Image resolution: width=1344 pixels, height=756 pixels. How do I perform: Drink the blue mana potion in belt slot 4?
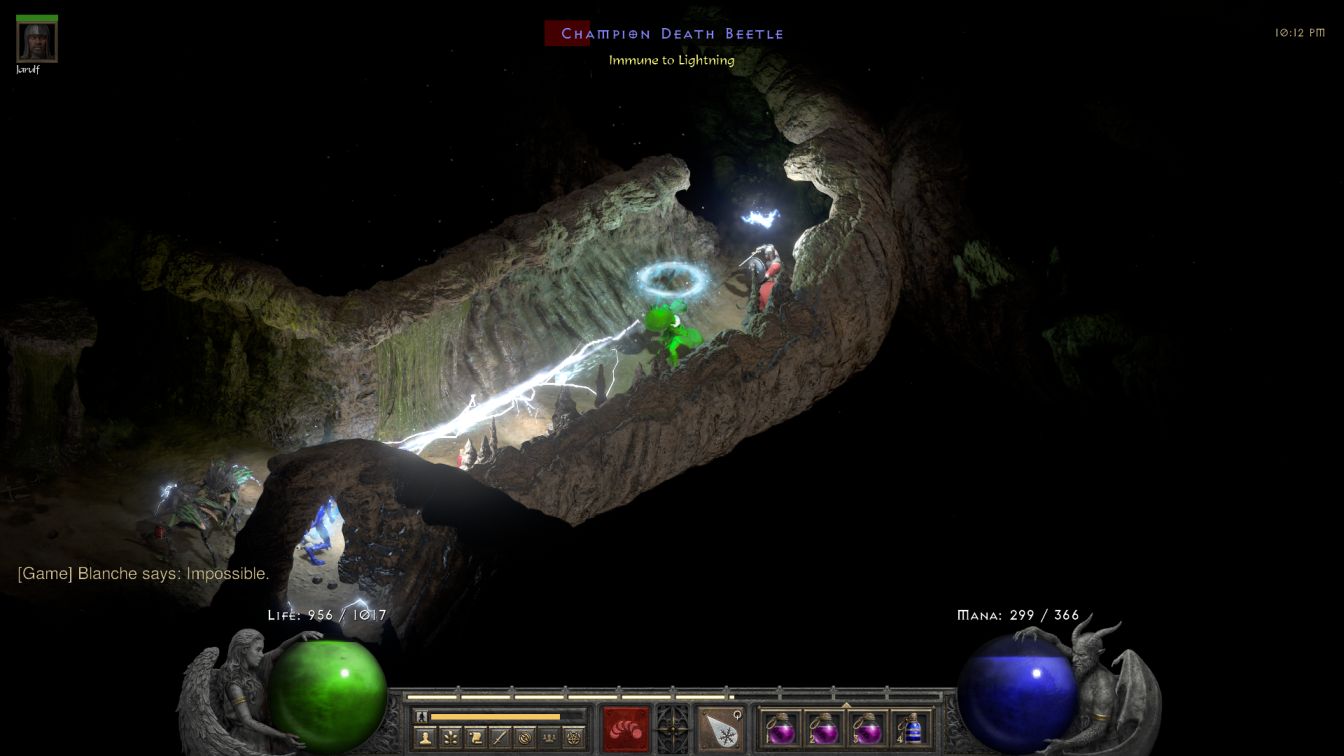910,728
